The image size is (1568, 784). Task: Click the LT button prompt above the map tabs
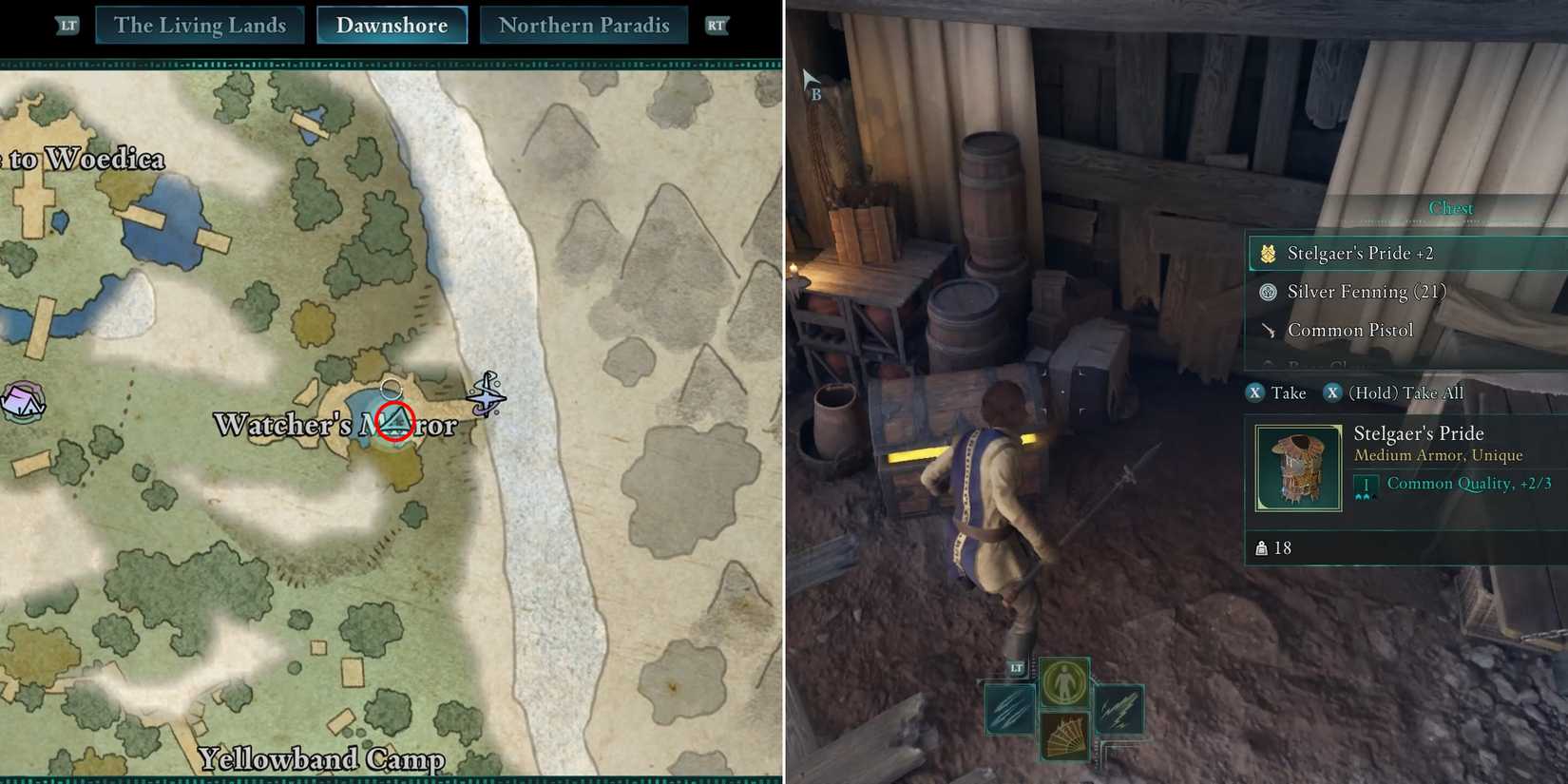pyautogui.click(x=66, y=26)
